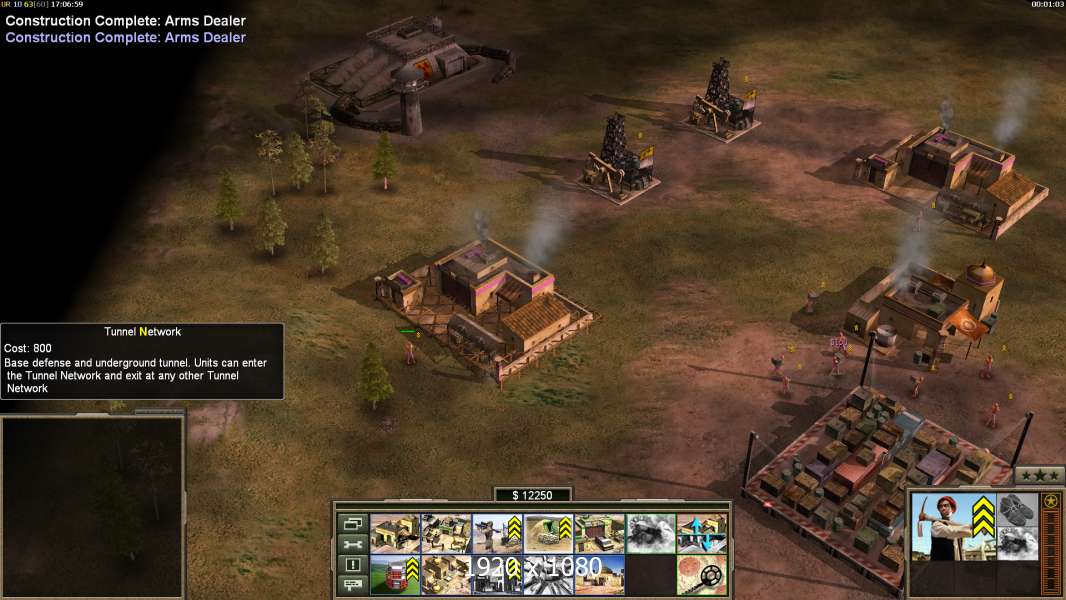Click the exclamation mark button
Image resolution: width=1066 pixels, height=600 pixels.
352,565
